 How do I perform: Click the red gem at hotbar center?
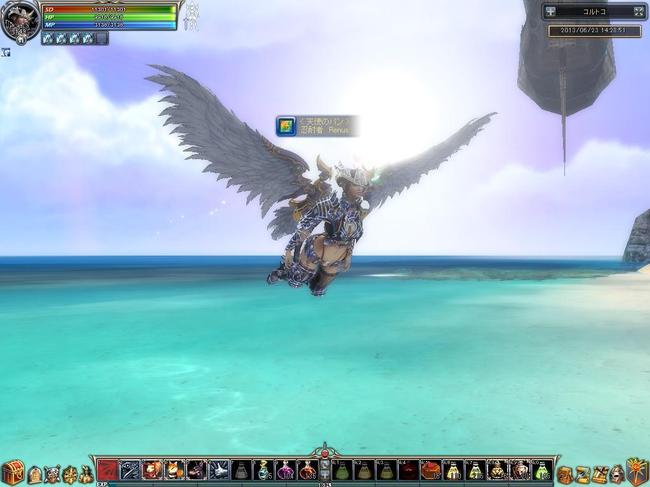coord(324,456)
